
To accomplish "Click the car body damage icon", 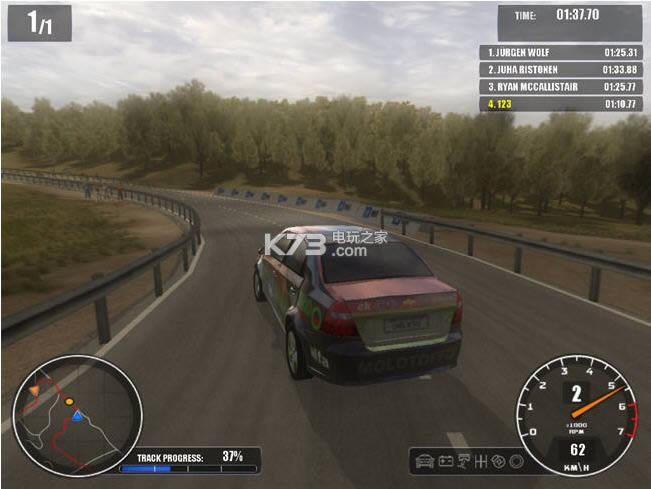I will [x=425, y=462].
